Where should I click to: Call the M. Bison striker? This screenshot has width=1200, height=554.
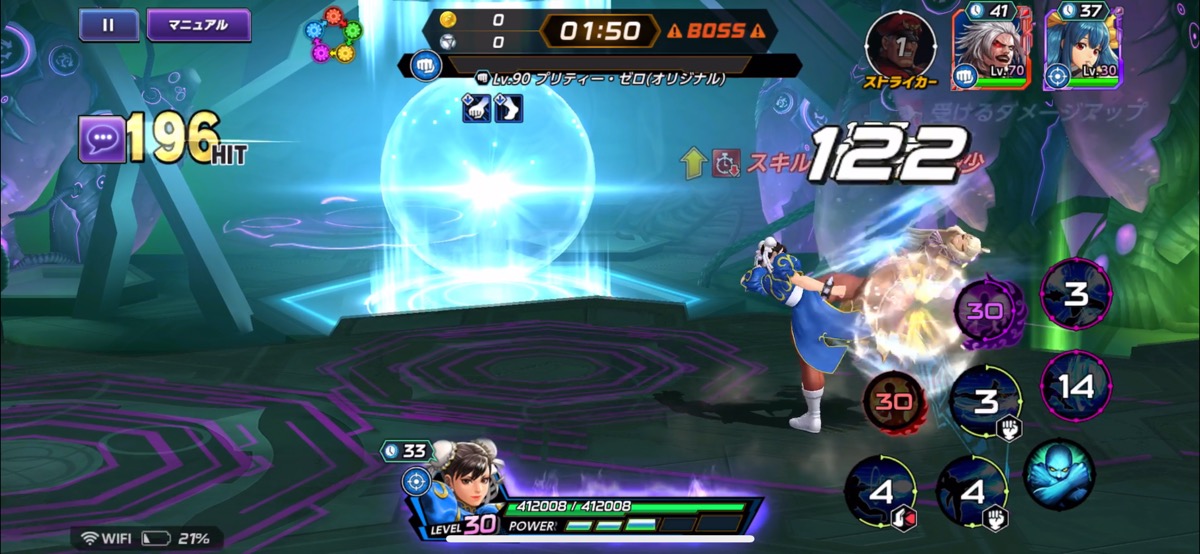click(900, 45)
